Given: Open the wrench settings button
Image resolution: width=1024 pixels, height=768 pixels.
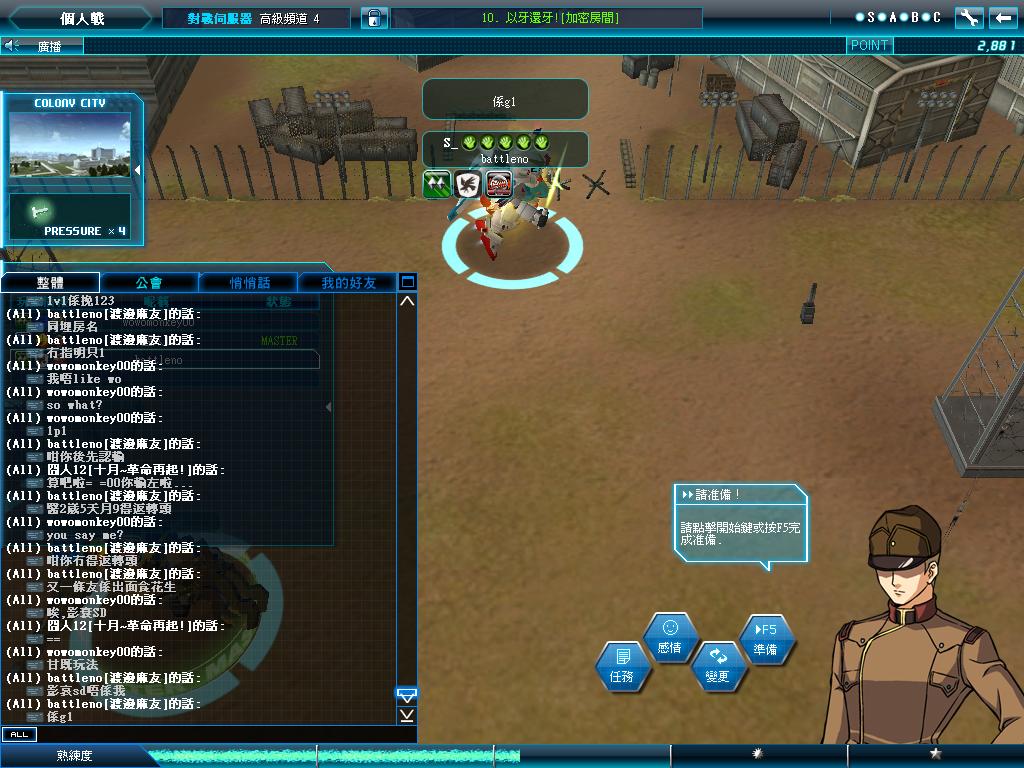Looking at the screenshot, I should coord(968,18).
